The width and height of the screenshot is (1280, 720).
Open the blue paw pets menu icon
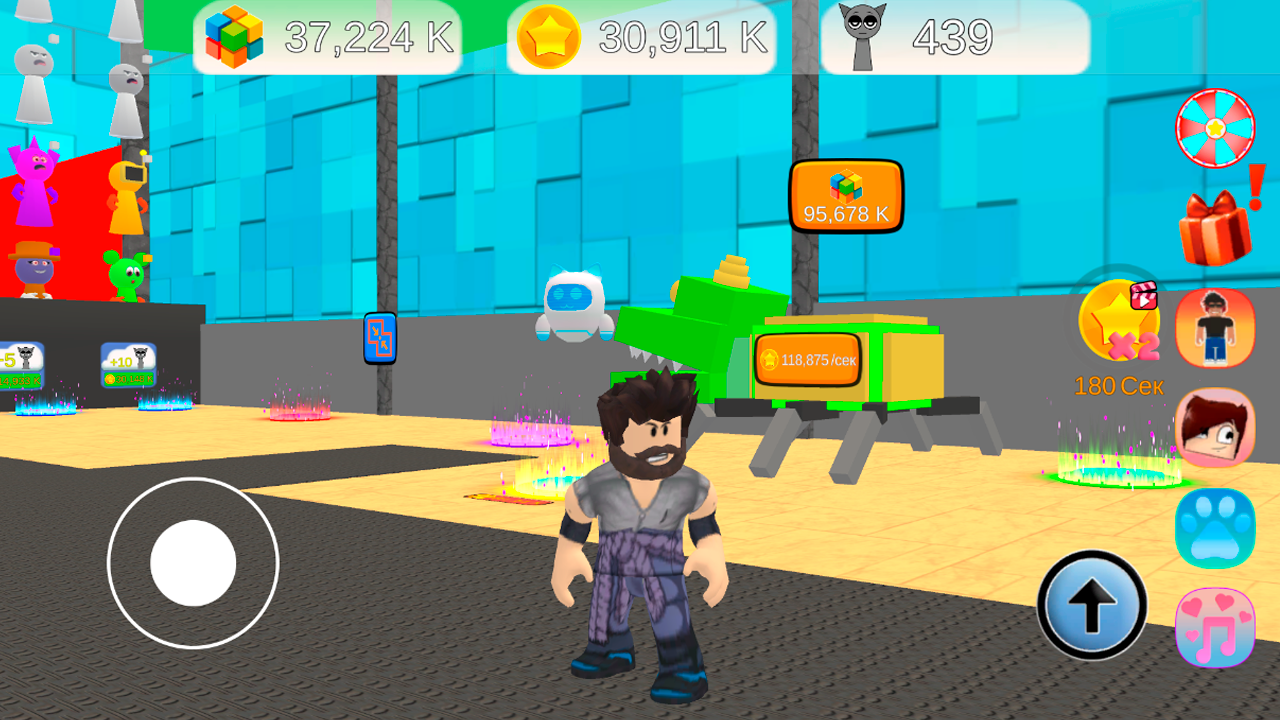1213,527
